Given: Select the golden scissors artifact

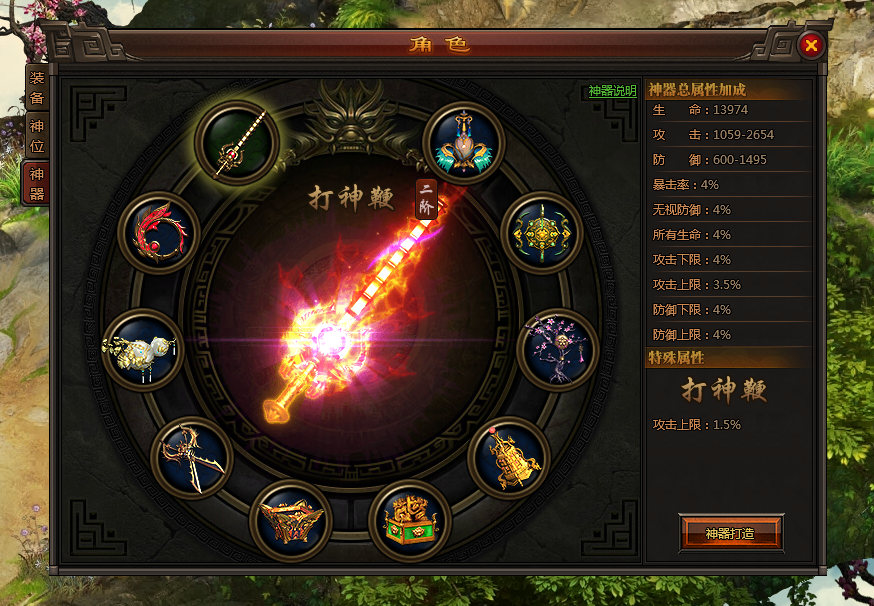Looking at the screenshot, I should tap(191, 457).
